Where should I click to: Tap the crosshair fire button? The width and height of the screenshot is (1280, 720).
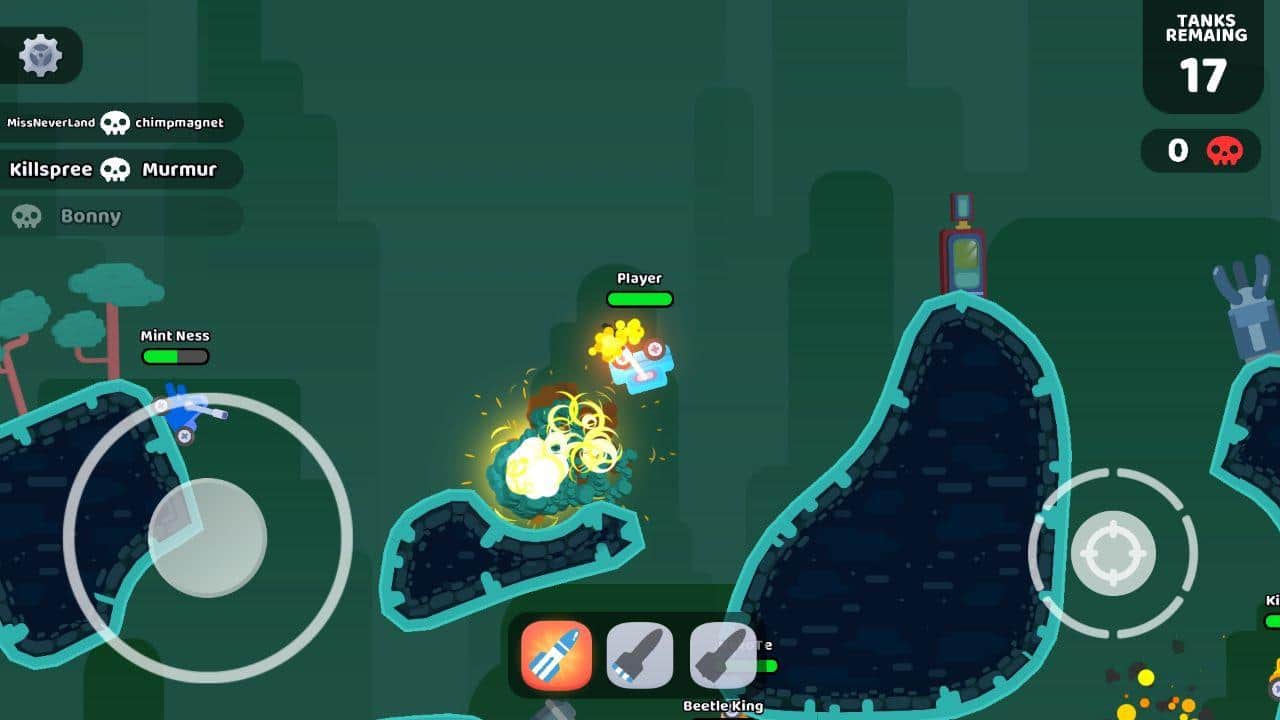(x=1113, y=553)
